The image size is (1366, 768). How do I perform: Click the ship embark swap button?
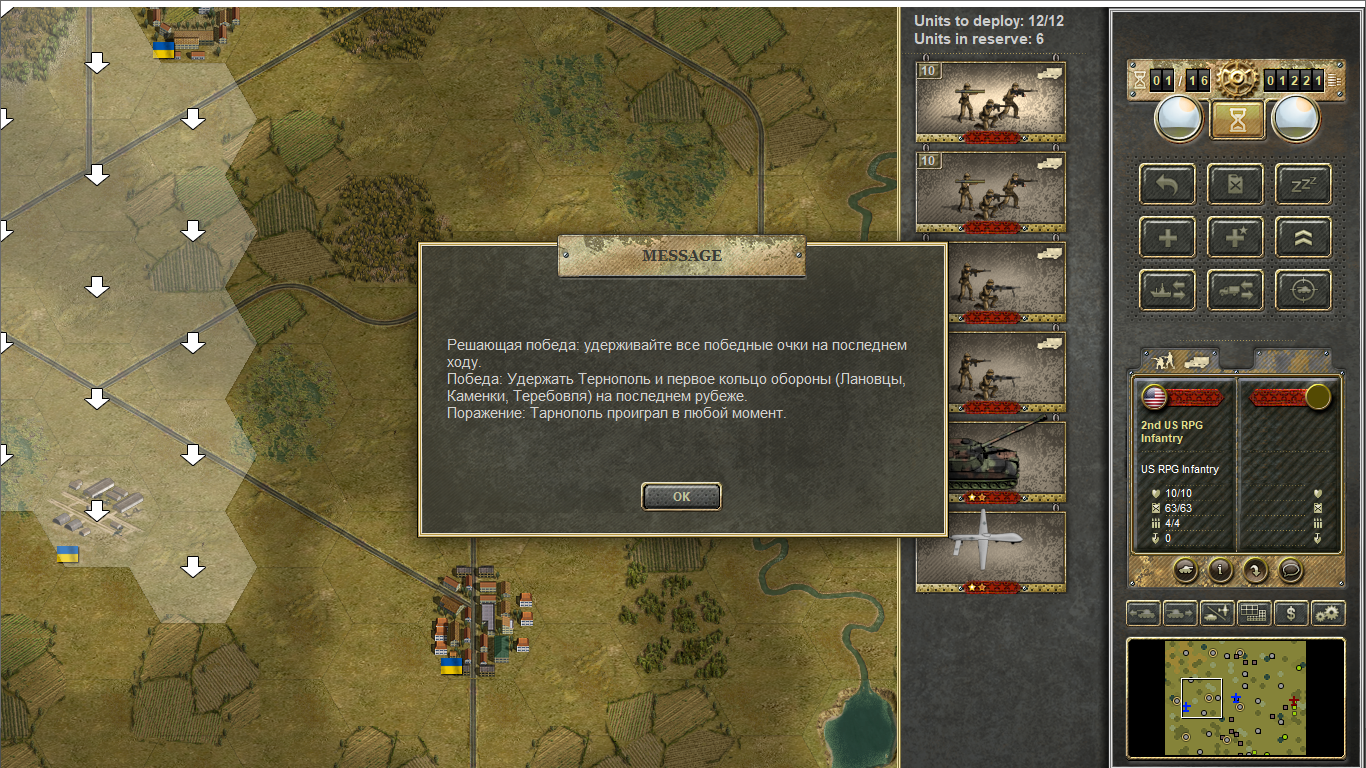click(x=1168, y=290)
